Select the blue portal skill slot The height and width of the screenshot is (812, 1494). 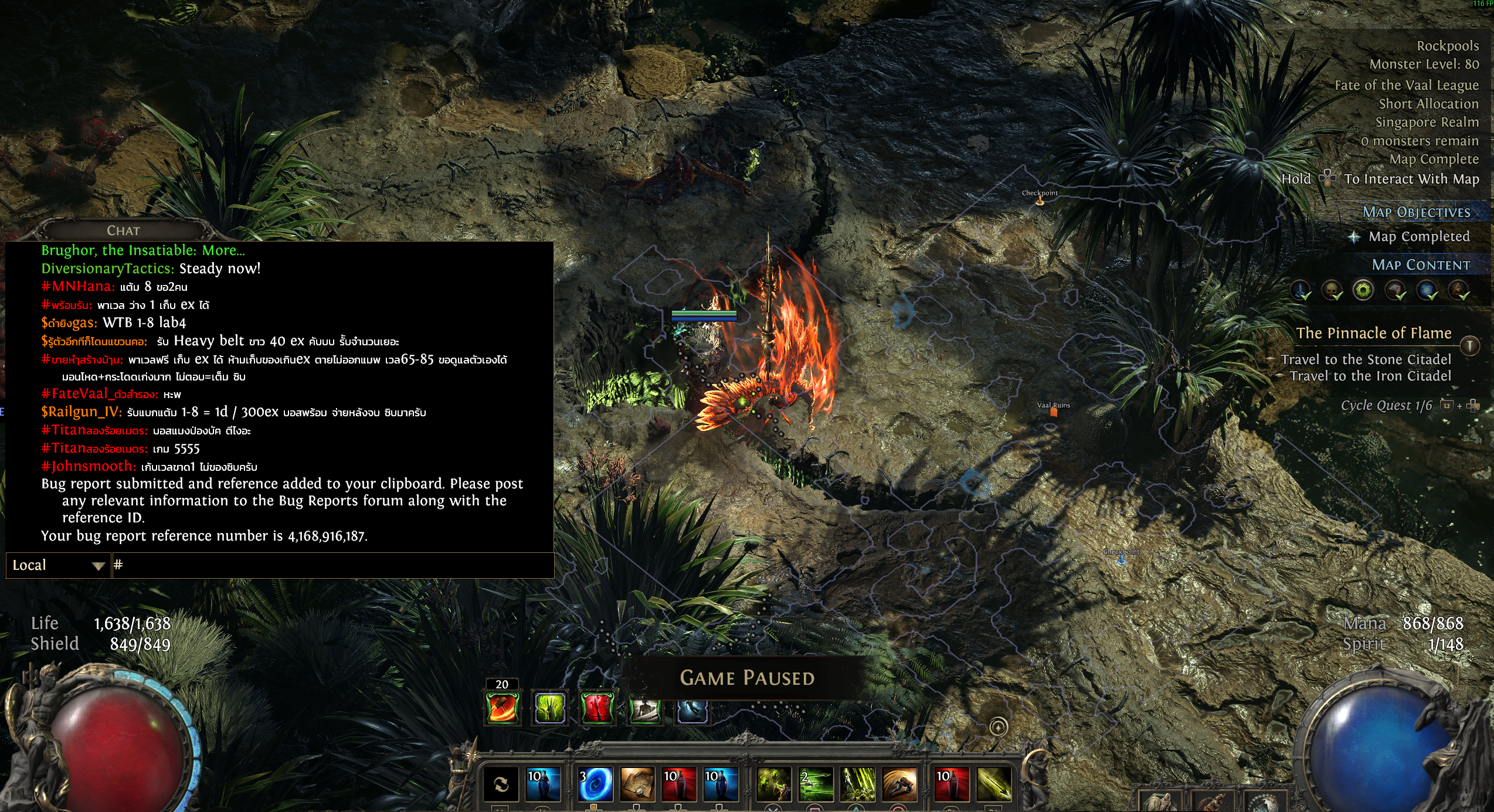point(596,784)
